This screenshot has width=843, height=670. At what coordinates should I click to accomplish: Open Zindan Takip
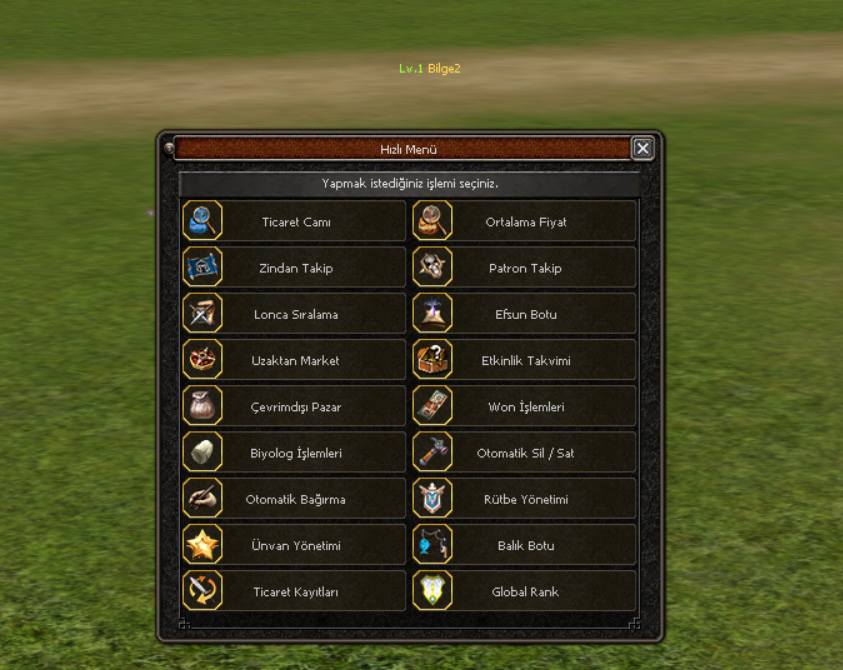[294, 268]
